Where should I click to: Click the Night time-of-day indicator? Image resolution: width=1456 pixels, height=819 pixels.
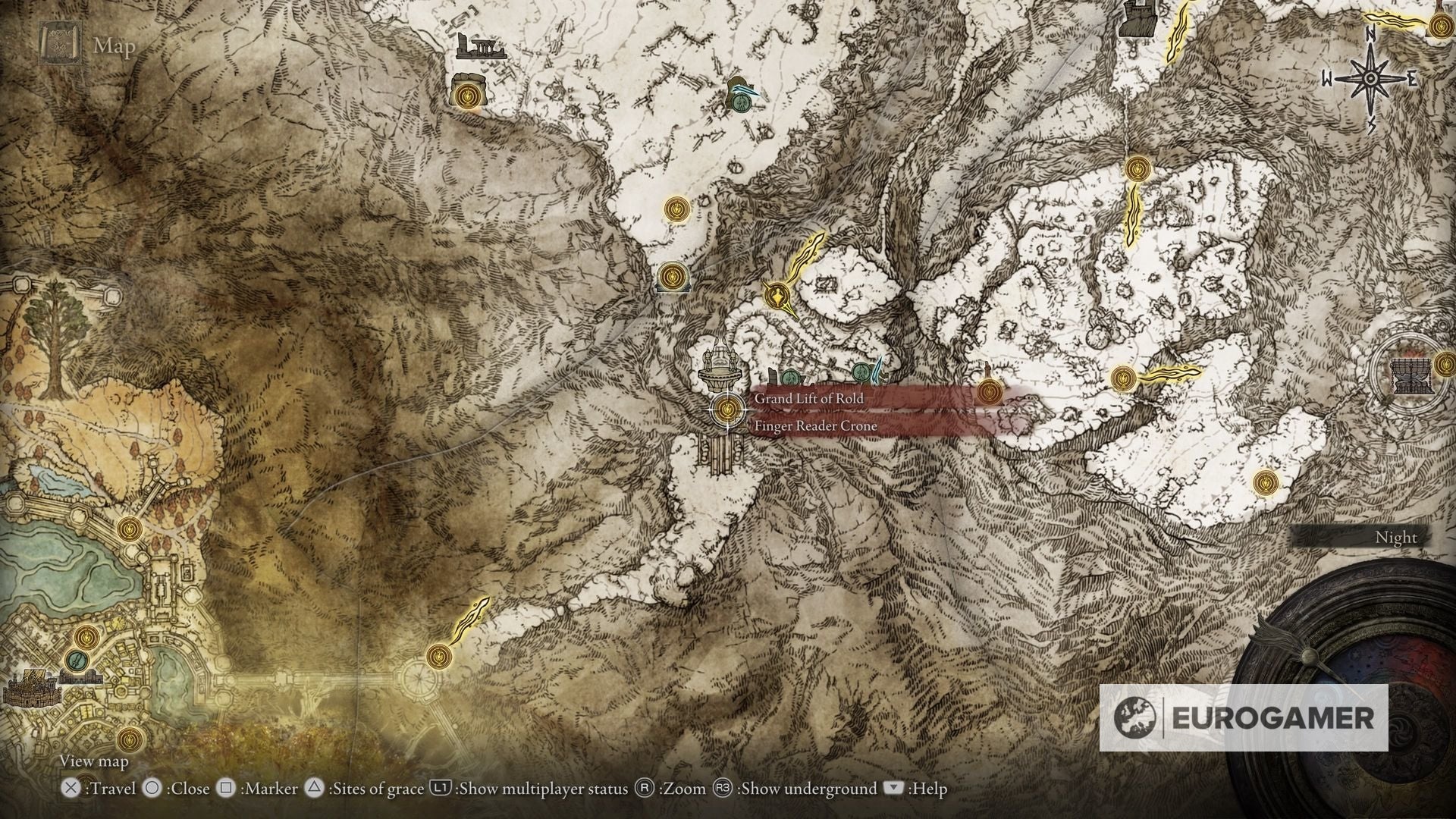[1395, 537]
